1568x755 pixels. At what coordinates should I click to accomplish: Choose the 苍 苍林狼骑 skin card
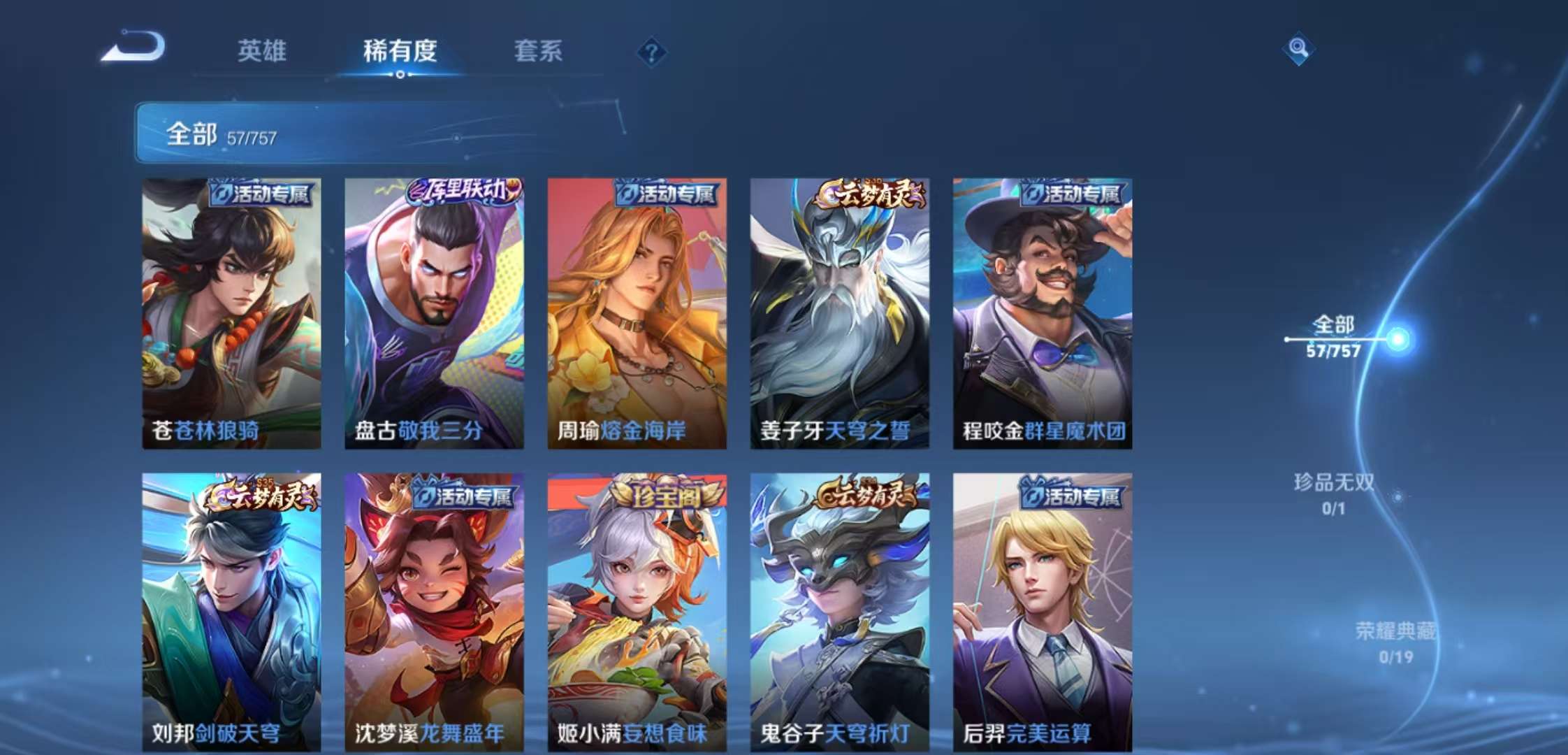pyautogui.click(x=231, y=313)
